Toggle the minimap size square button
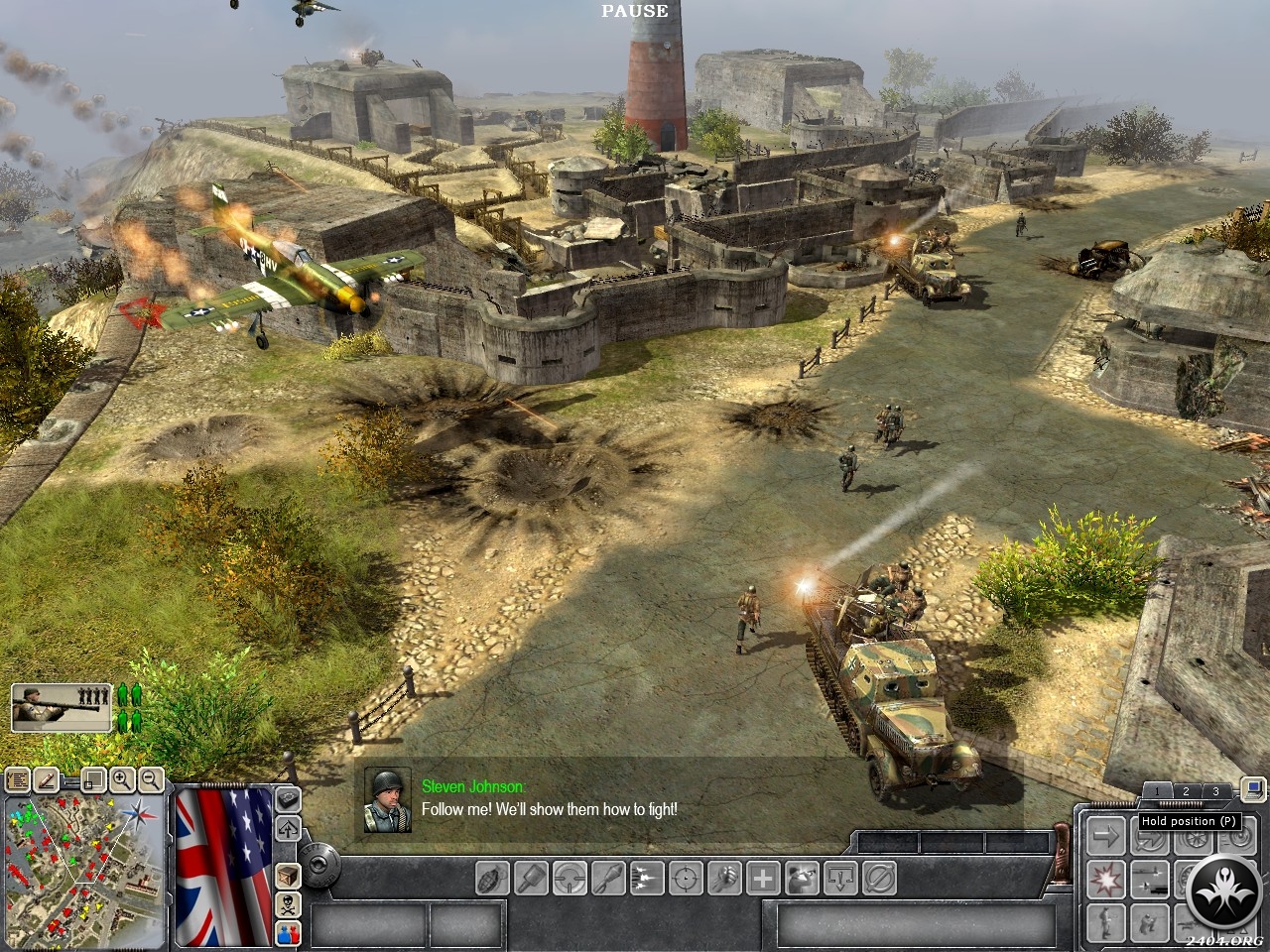Image resolution: width=1270 pixels, height=952 pixels. pos(93,780)
